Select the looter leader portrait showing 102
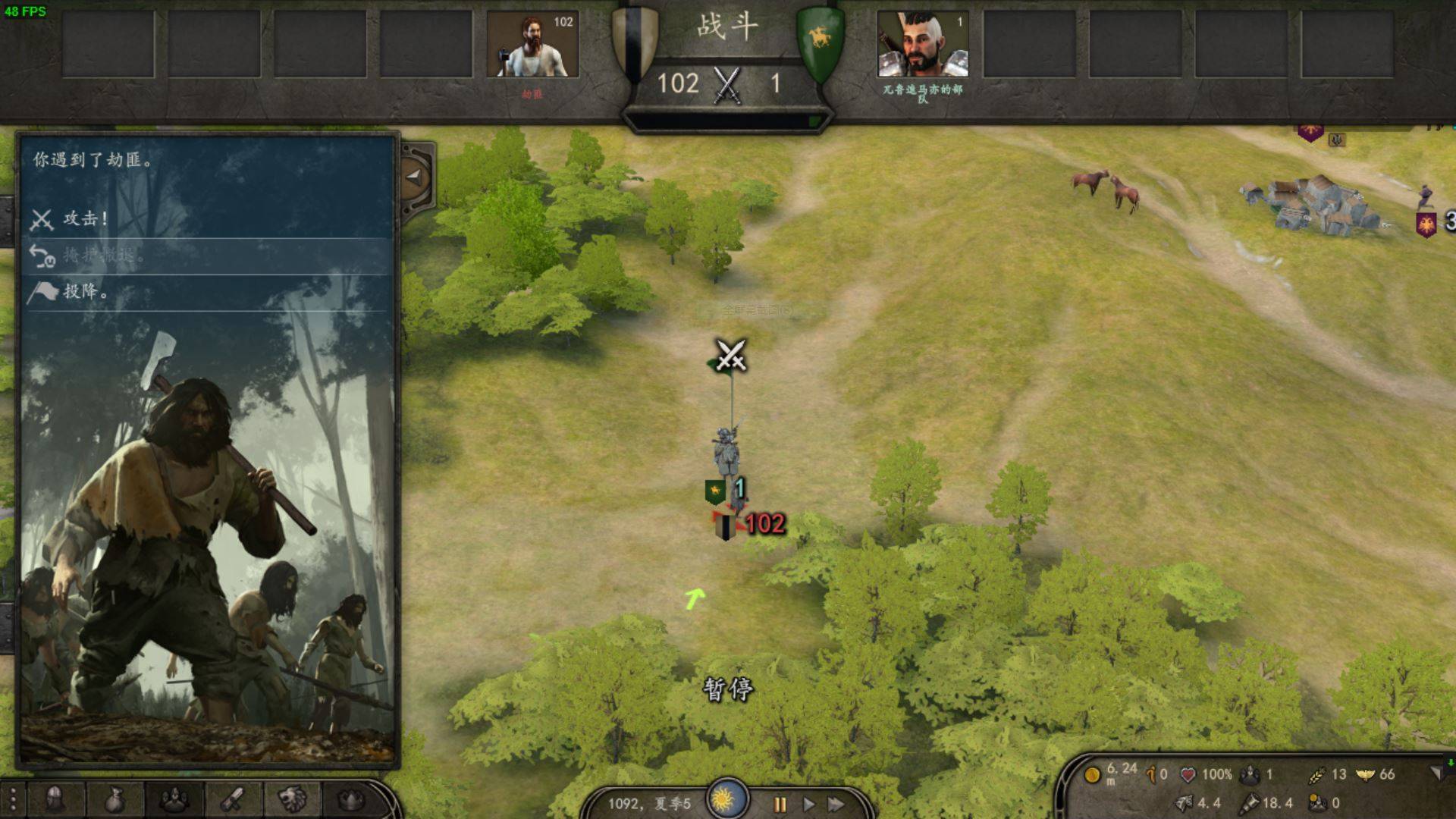Viewport: 1456px width, 819px height. [532, 44]
